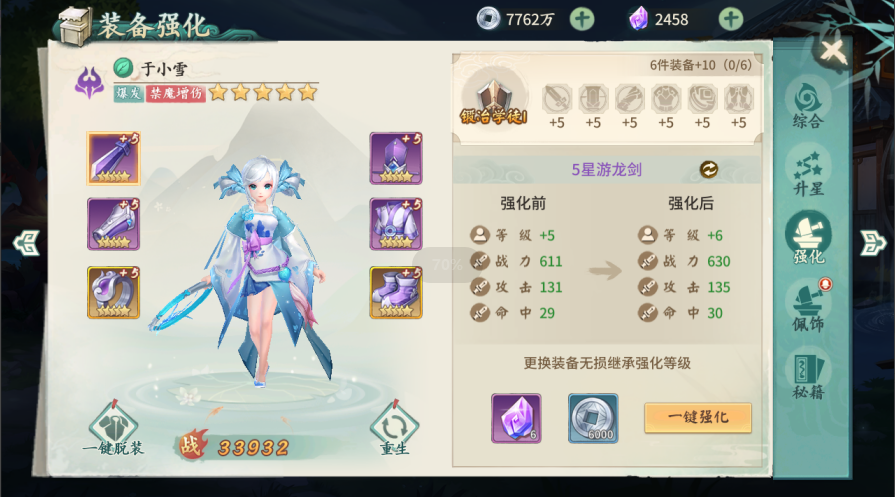Go to the next character with right arrow
Viewport: 895px width, 497px height.
[x=873, y=242]
